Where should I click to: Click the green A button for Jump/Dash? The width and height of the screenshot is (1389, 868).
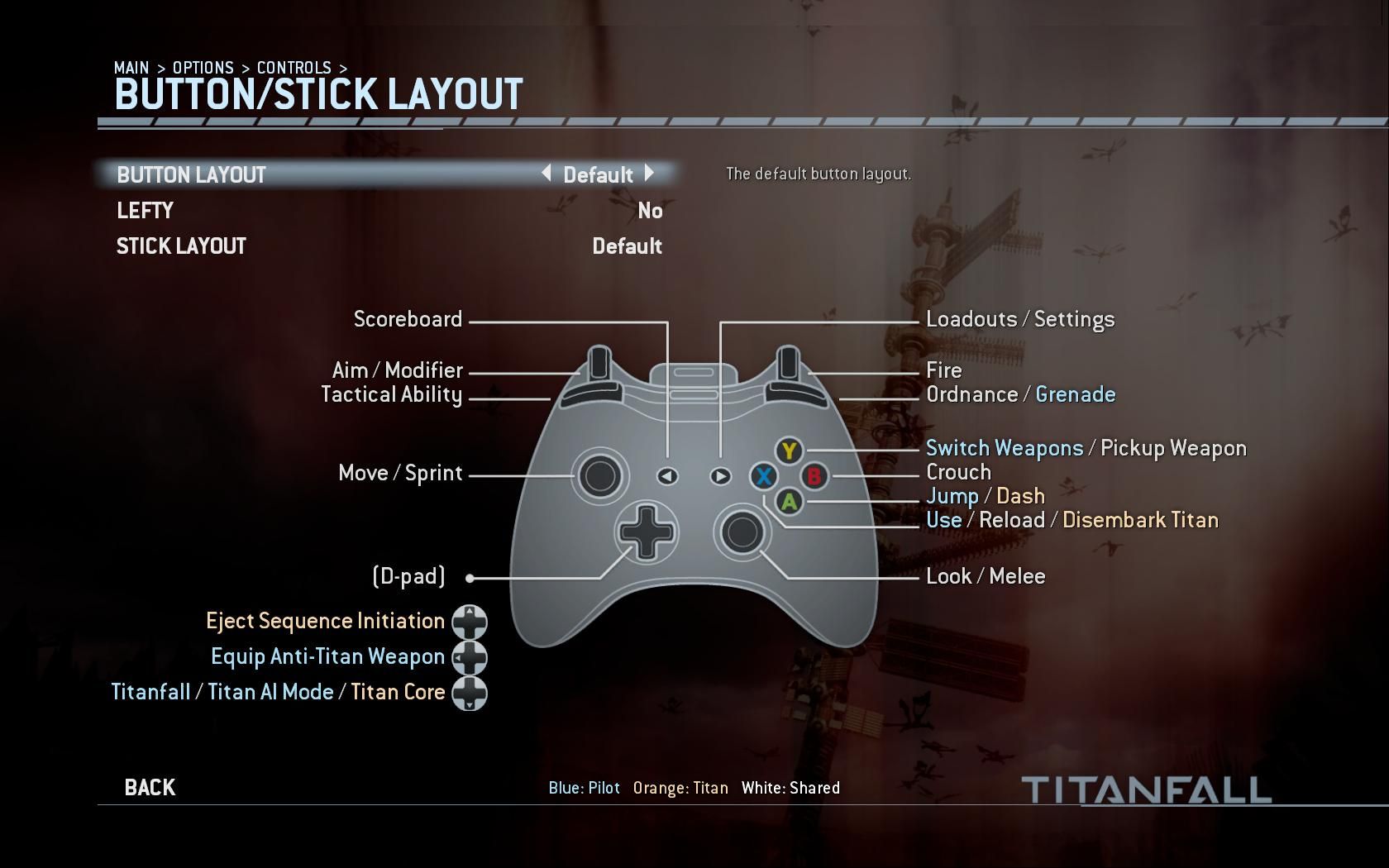click(x=788, y=501)
